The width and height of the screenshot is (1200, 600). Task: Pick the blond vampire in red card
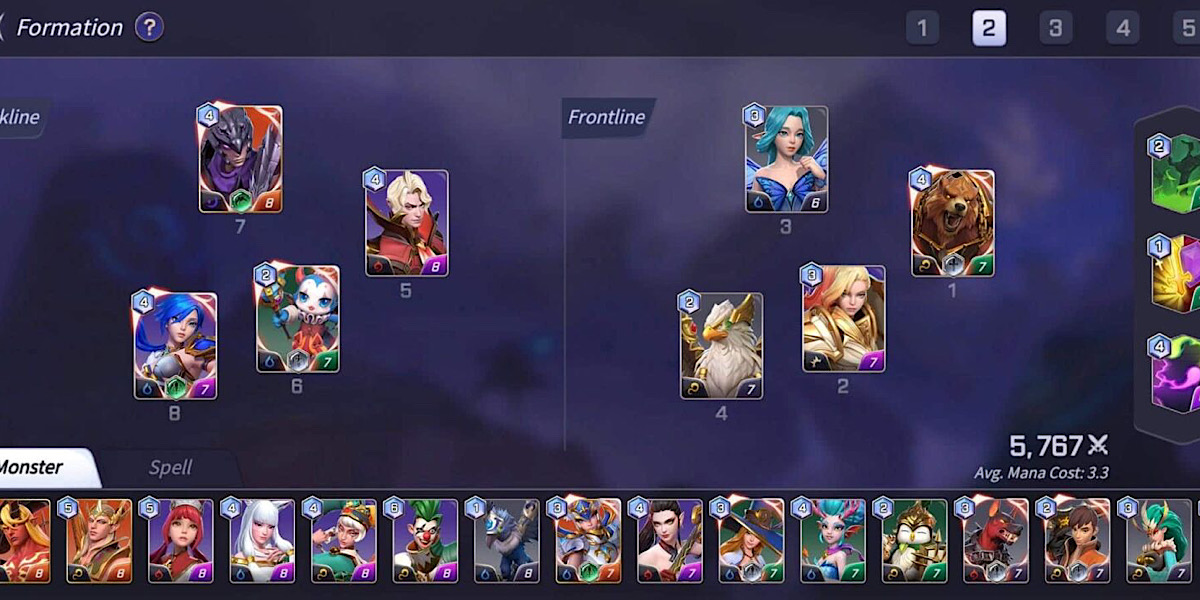[406, 223]
